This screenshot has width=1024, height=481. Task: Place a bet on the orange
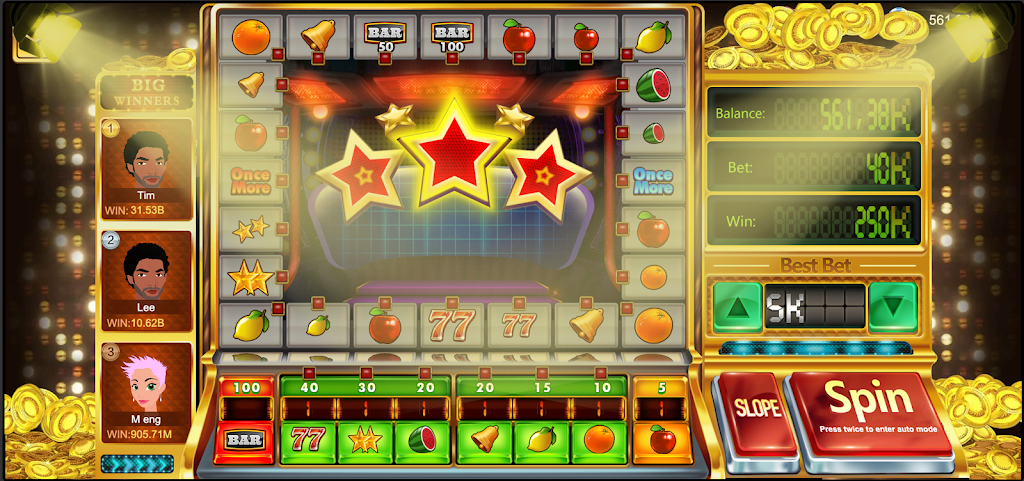pos(599,440)
